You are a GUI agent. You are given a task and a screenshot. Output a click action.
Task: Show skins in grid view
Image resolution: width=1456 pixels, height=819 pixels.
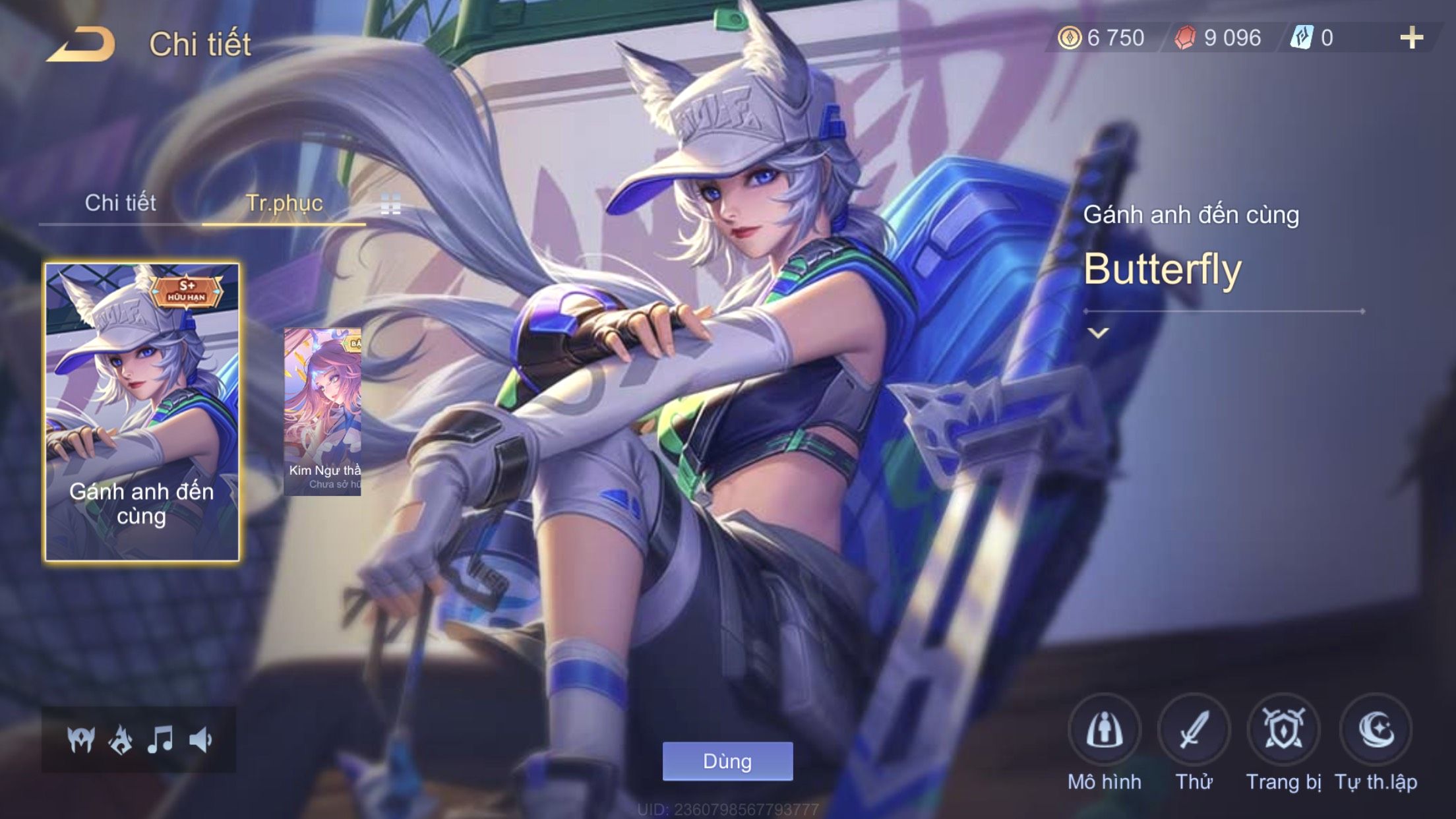point(390,204)
